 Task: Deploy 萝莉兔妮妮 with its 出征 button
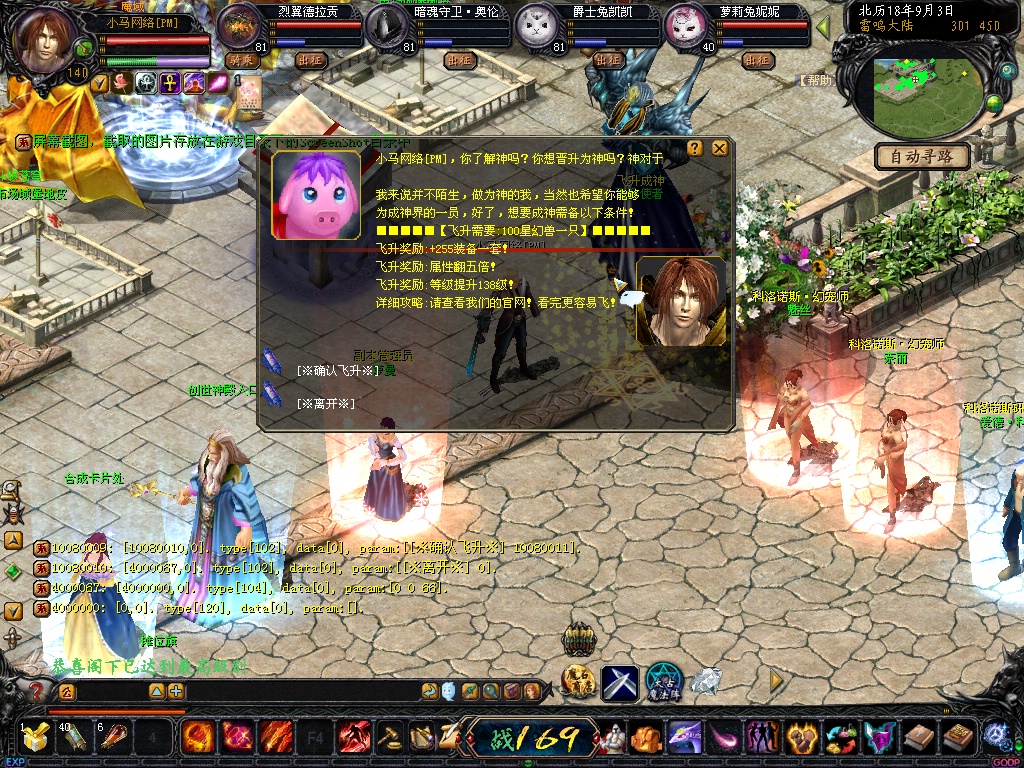coord(757,60)
